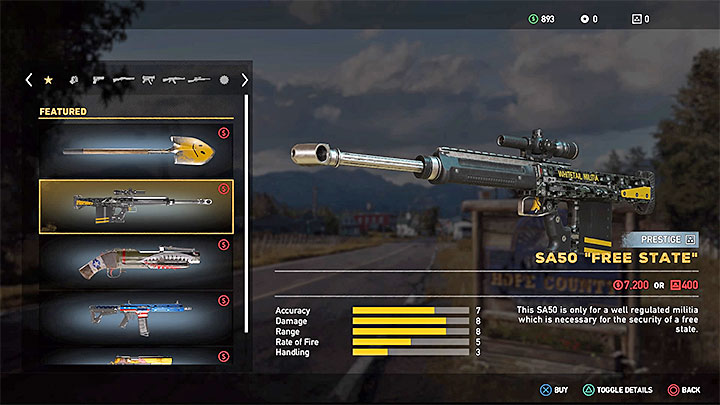
Task: Pick the stars and stripes blue rifle
Action: click(135, 318)
